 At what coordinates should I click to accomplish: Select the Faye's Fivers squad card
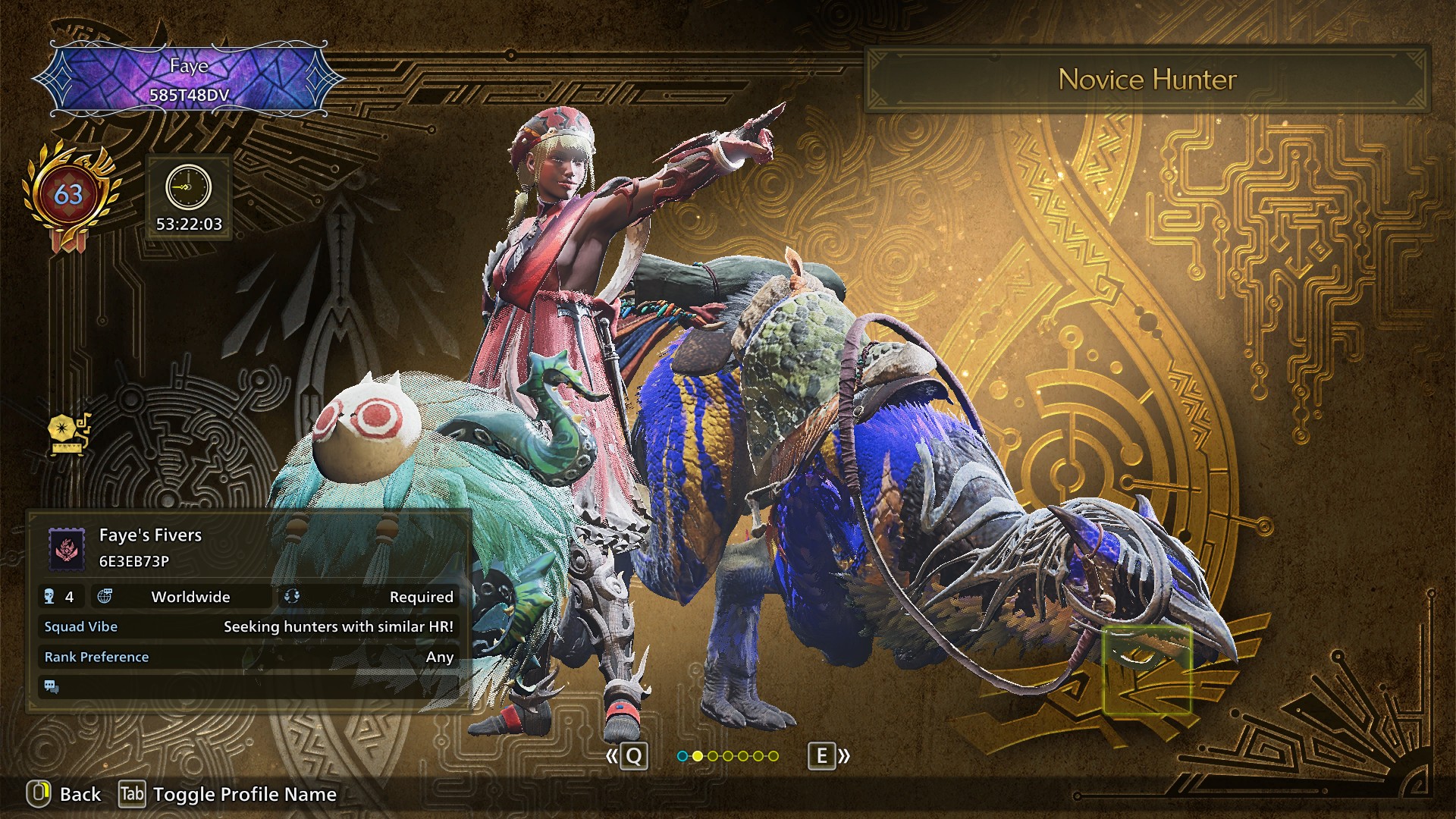click(249, 548)
